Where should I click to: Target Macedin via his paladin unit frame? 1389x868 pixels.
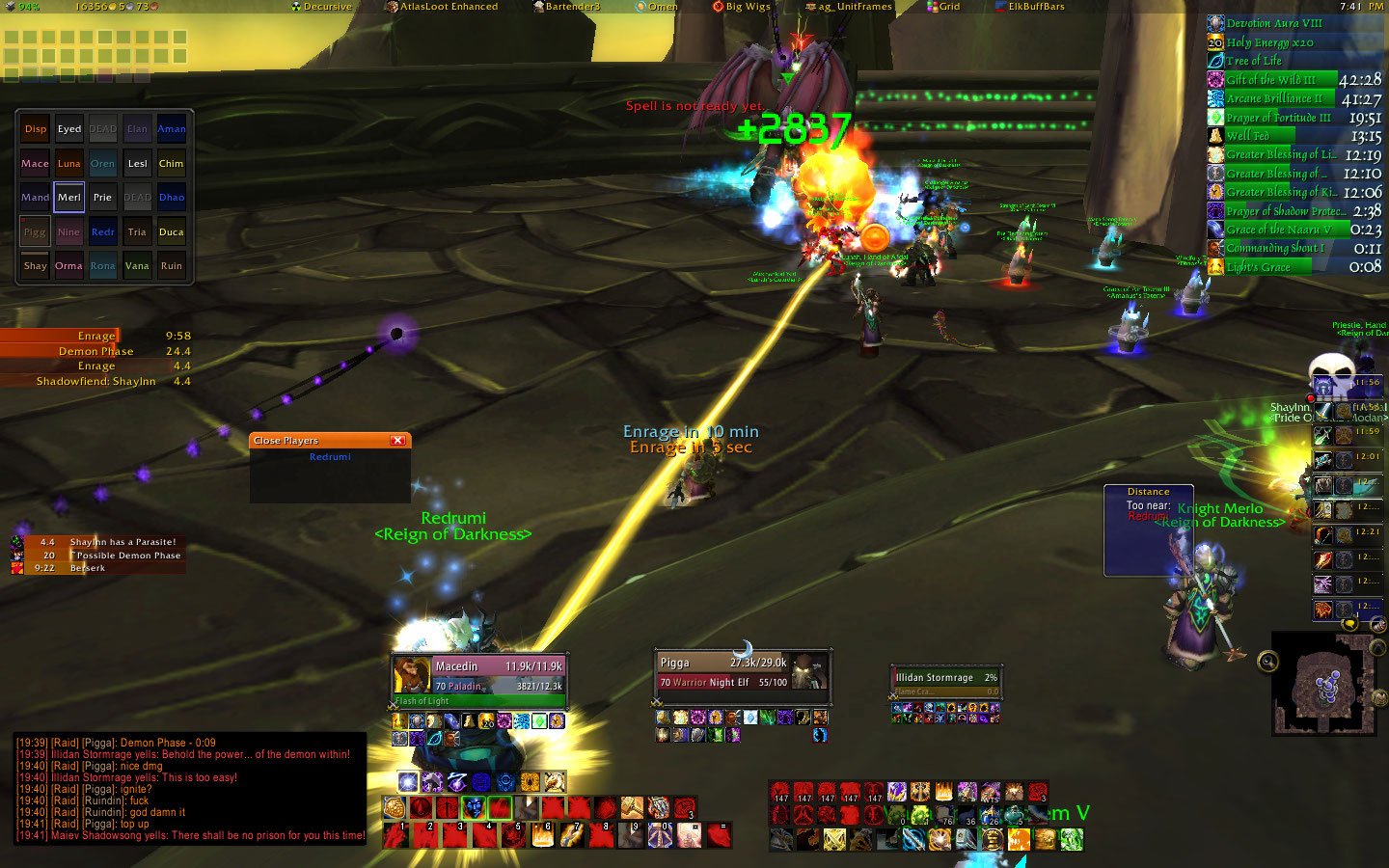(477, 666)
